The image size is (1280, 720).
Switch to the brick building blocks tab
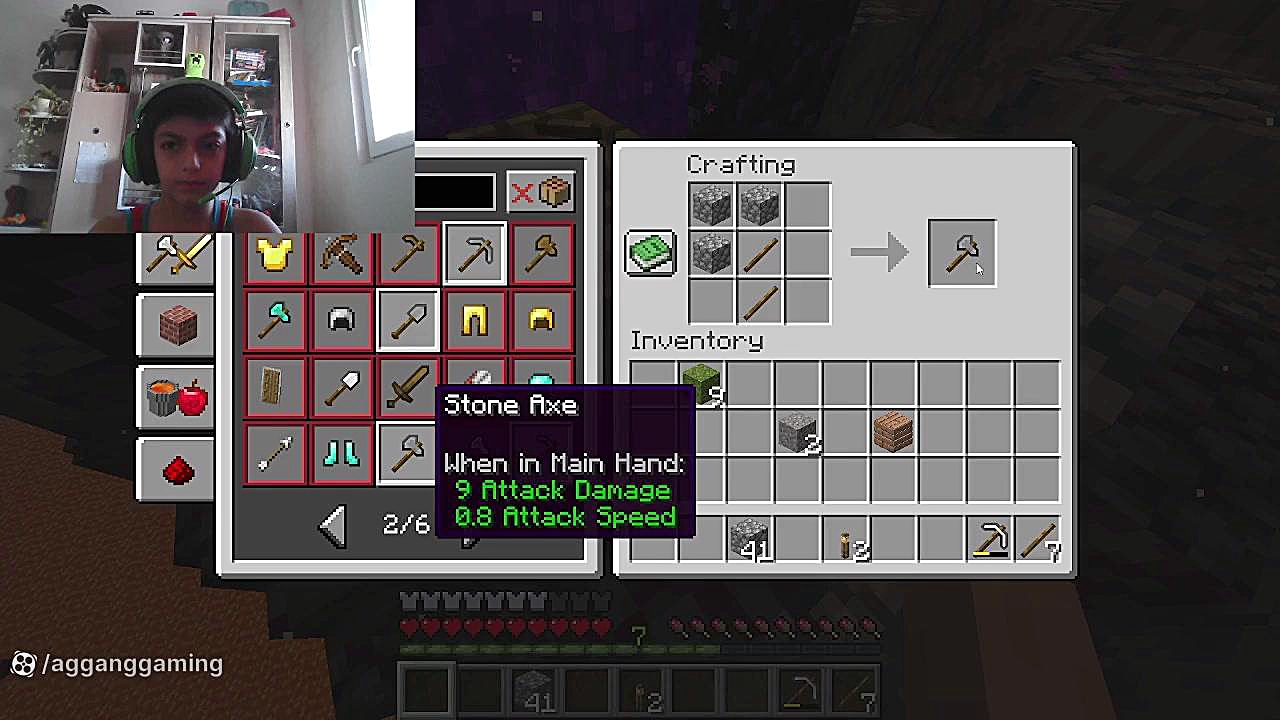[177, 325]
